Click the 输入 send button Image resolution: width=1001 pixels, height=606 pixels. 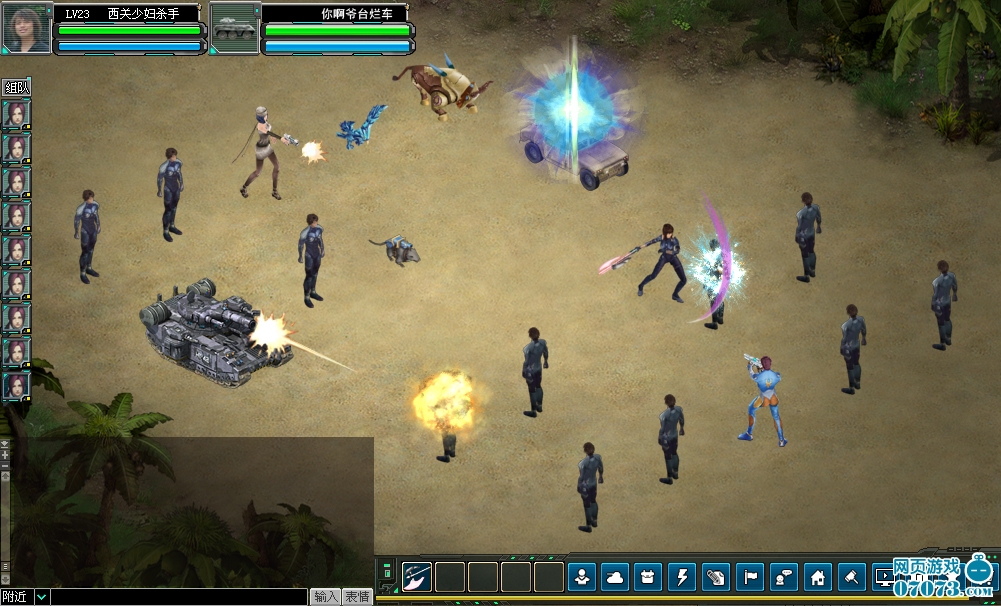(326, 597)
